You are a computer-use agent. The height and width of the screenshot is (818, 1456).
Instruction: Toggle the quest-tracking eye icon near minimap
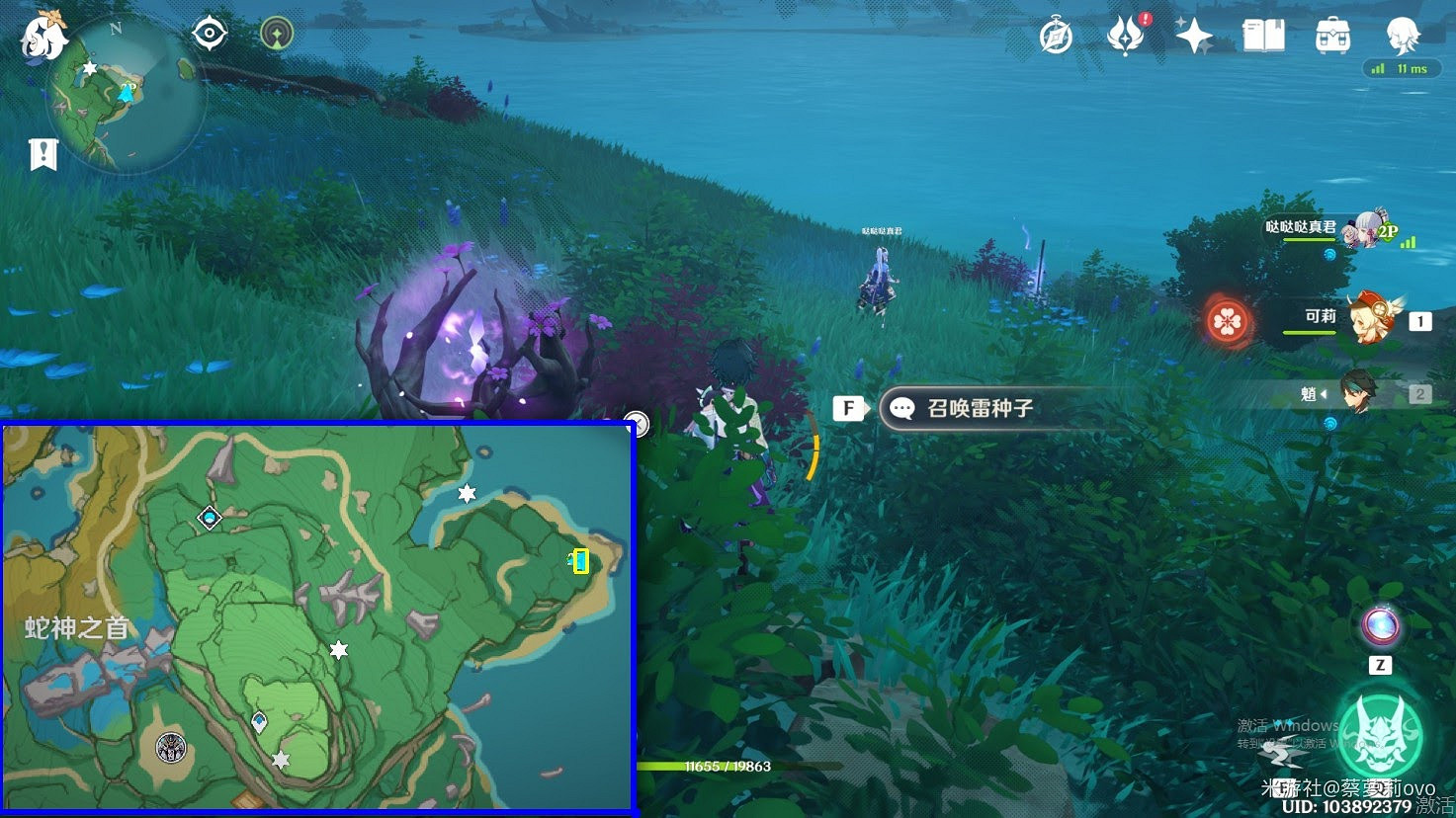[x=208, y=31]
